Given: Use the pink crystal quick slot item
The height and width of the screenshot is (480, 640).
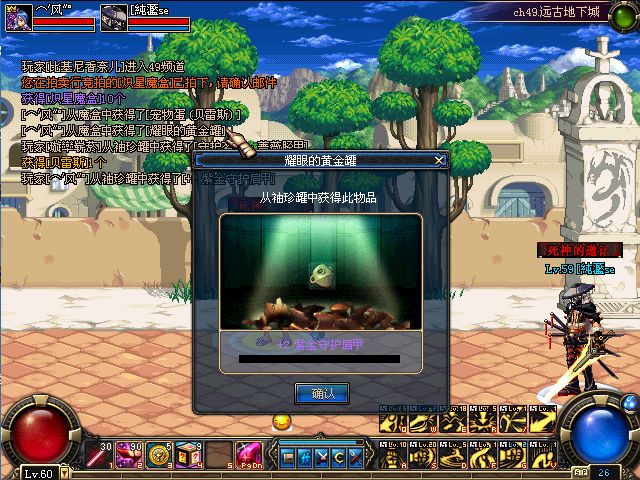Looking at the screenshot, I should 250,456.
